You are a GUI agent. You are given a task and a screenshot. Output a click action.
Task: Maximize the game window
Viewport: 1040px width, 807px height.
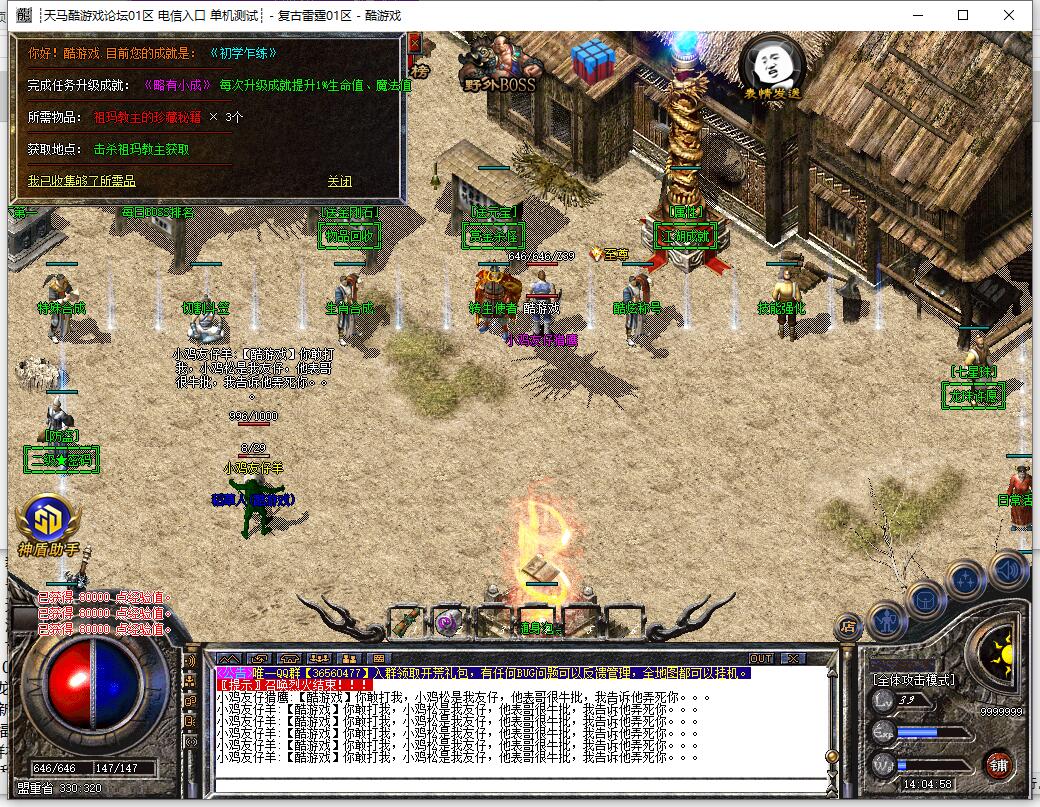[963, 15]
